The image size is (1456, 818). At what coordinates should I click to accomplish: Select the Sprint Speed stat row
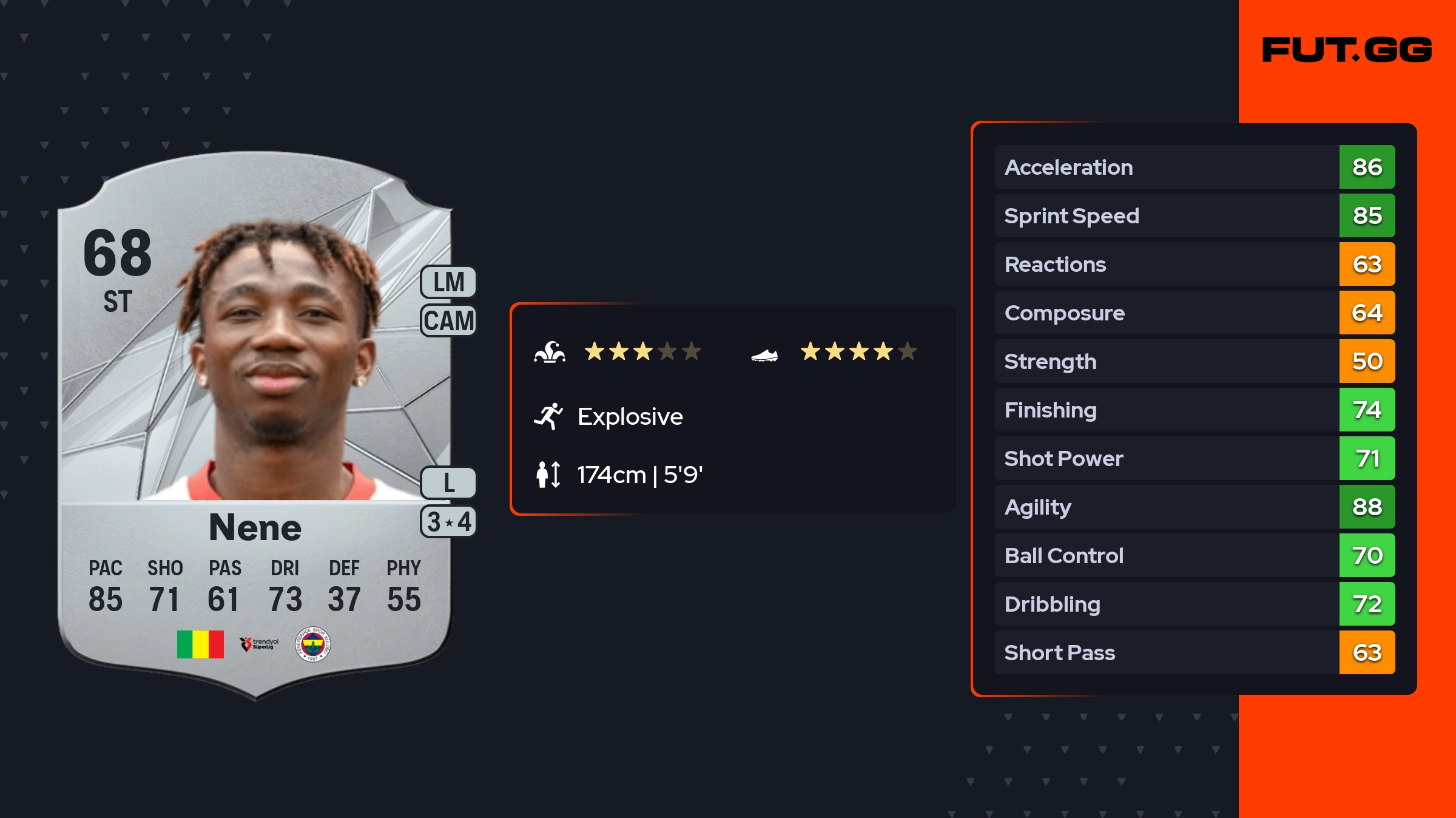(1194, 215)
